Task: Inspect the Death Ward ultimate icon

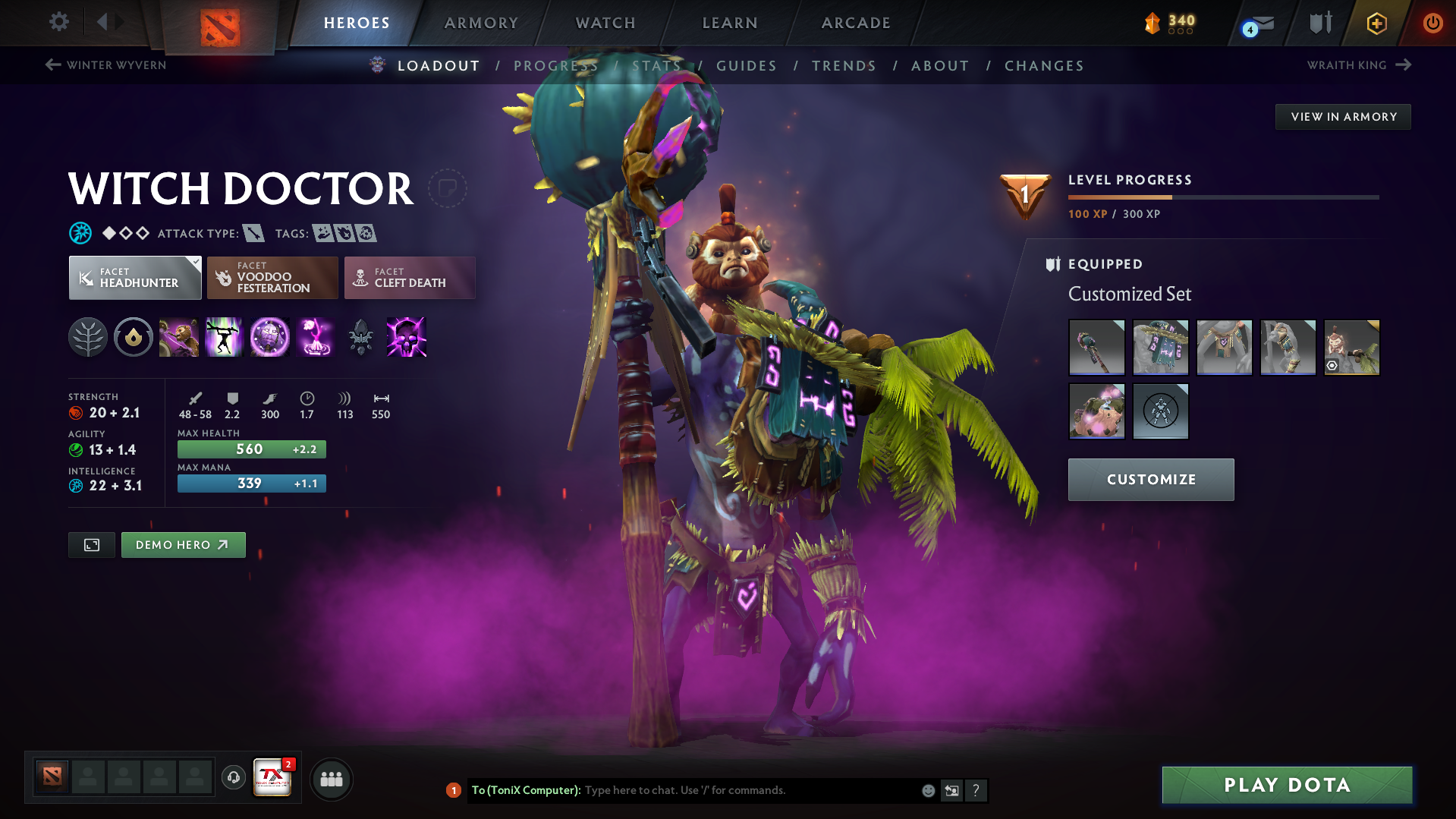Action: pos(316,338)
